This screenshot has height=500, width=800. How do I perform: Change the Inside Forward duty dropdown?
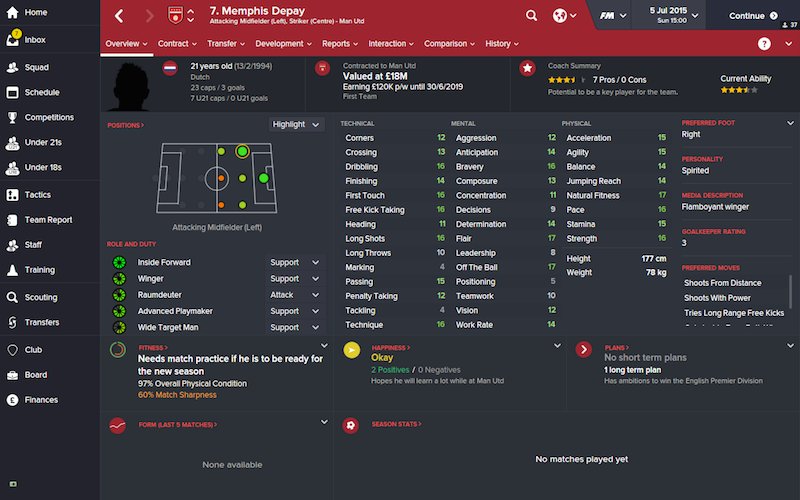(296, 263)
